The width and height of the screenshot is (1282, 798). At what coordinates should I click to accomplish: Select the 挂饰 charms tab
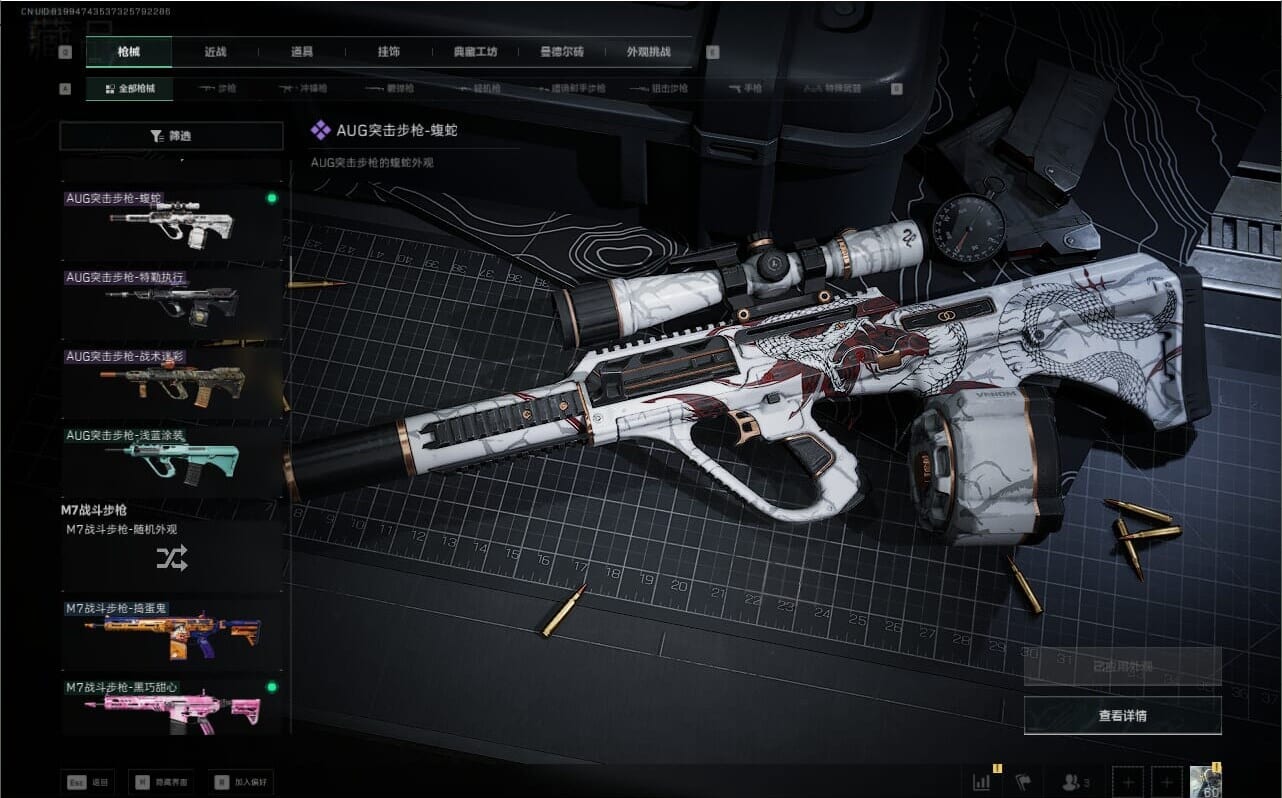[x=388, y=52]
